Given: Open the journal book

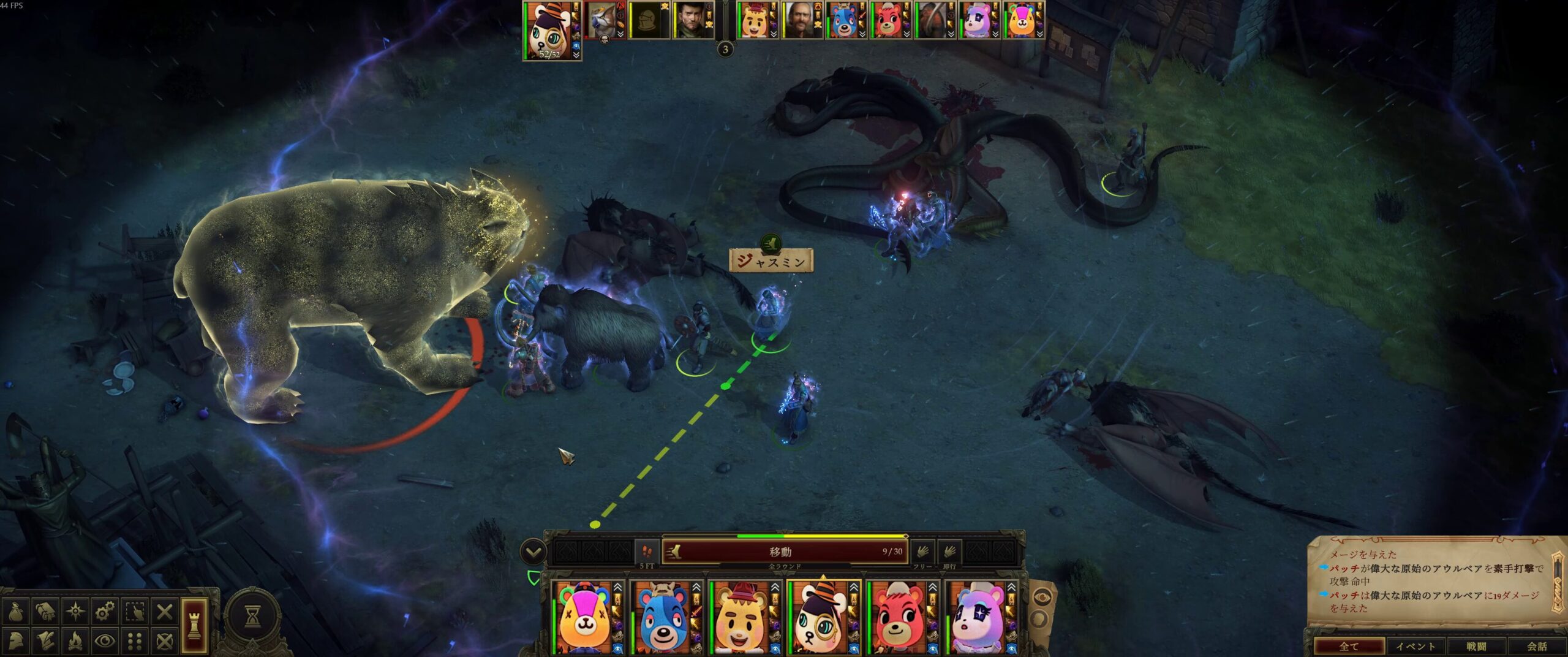Looking at the screenshot, I should pos(45,611).
